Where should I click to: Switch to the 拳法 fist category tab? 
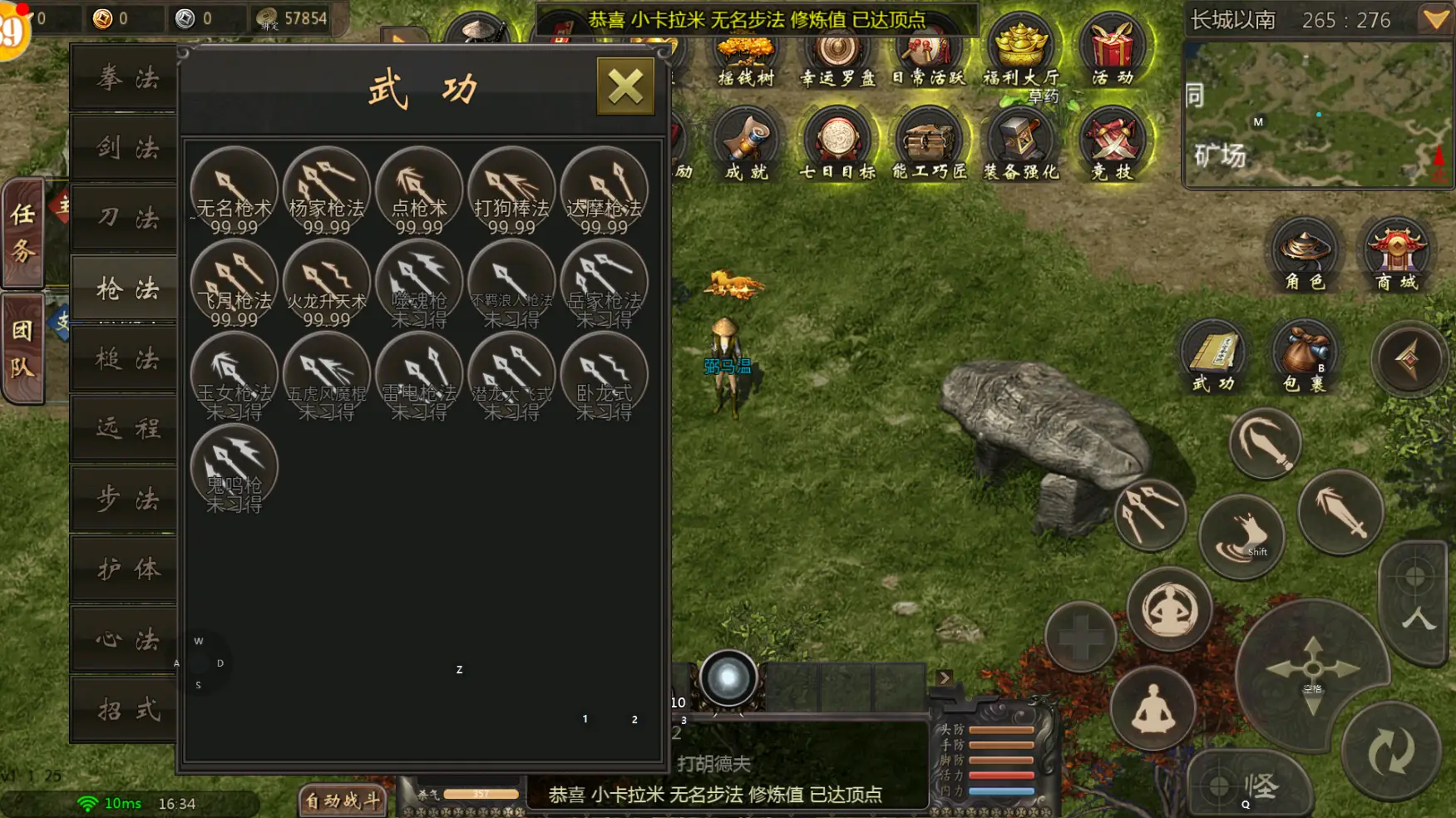pyautogui.click(x=126, y=78)
